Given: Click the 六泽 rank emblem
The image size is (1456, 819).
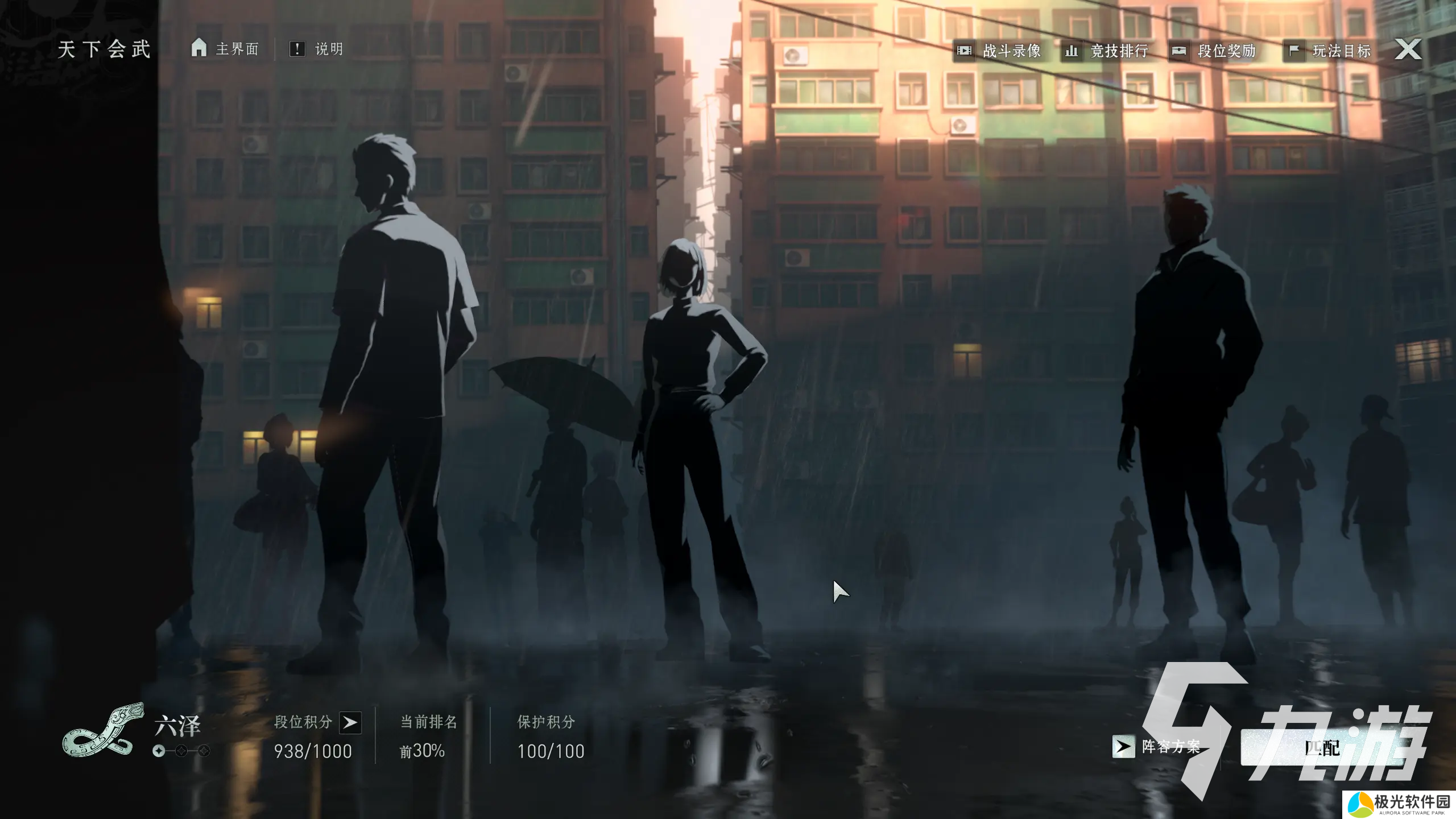Looking at the screenshot, I should click(x=102, y=730).
